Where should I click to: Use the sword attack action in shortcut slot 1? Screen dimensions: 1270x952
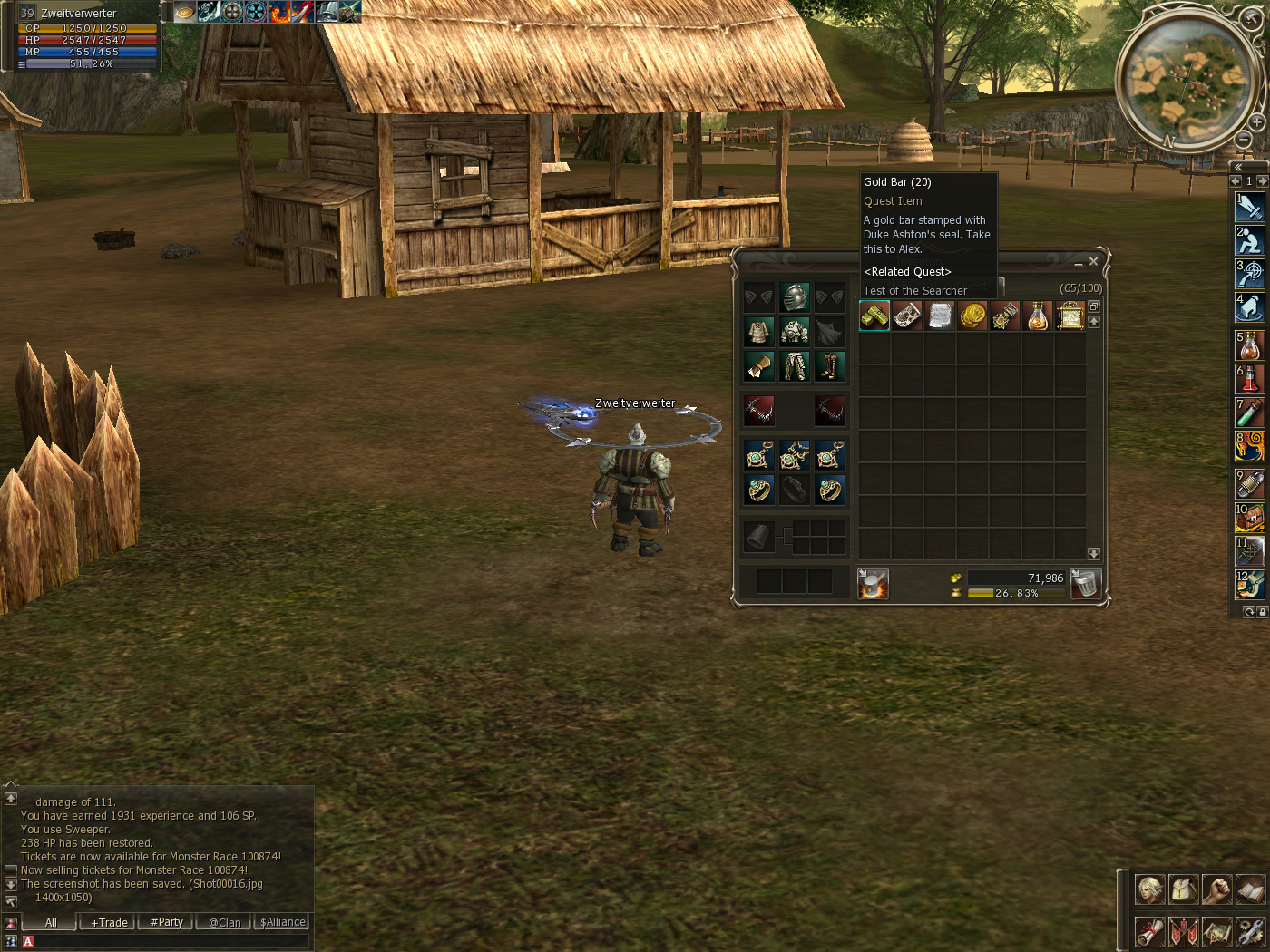[x=1250, y=207]
